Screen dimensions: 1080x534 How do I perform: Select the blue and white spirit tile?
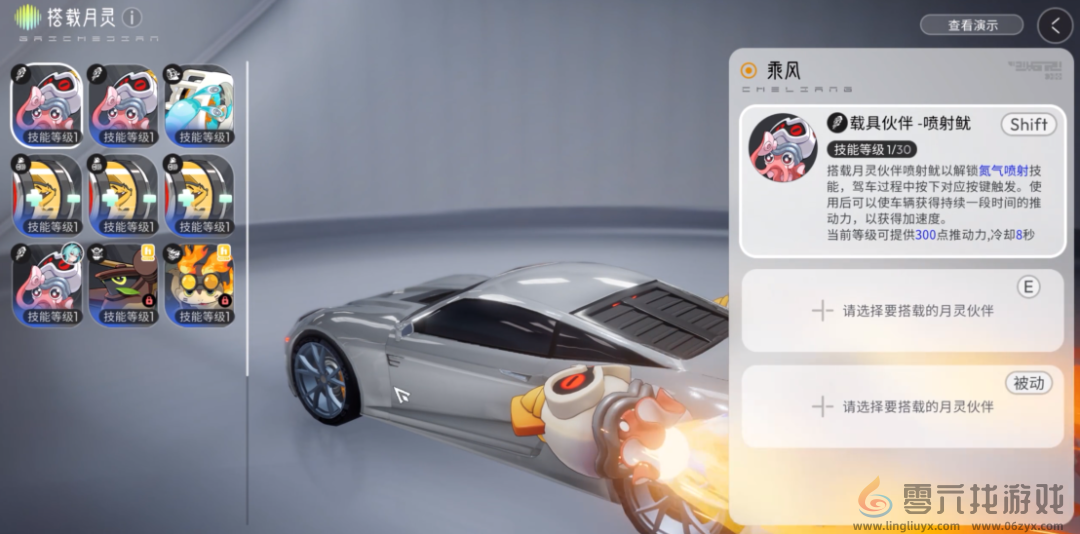pyautogui.click(x=198, y=105)
